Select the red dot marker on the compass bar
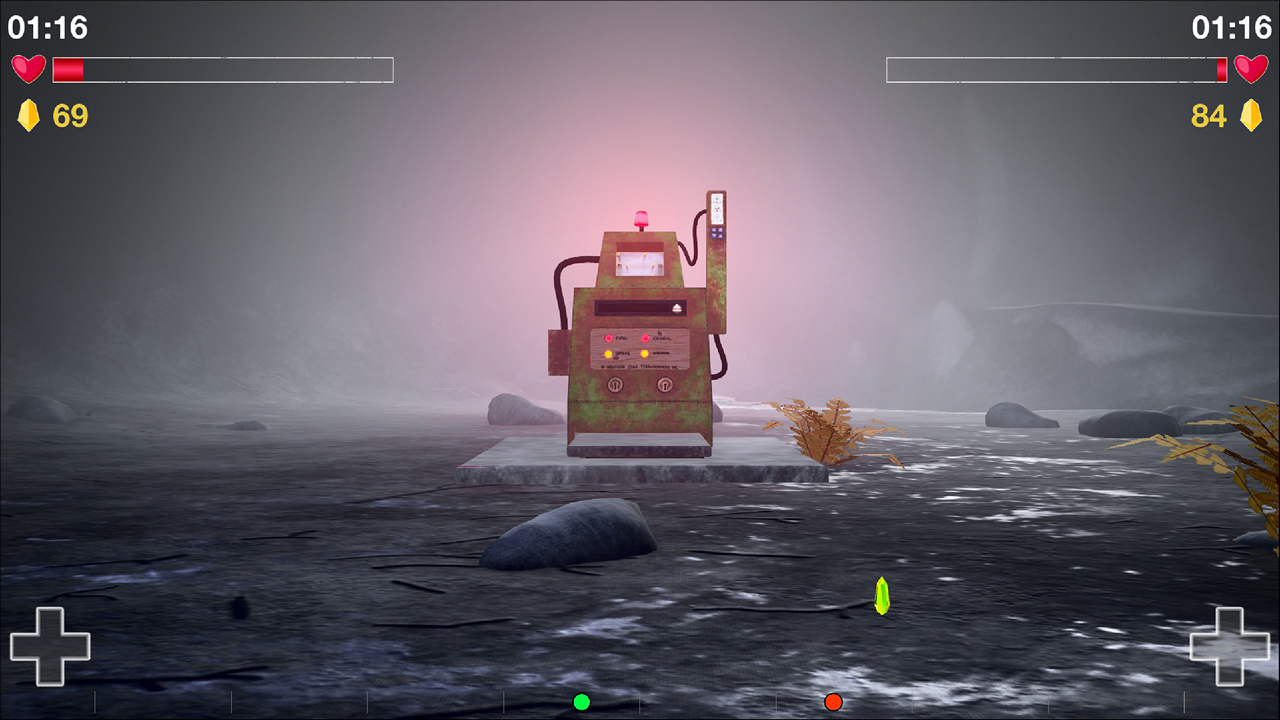This screenshot has height=720, width=1280. click(x=833, y=702)
